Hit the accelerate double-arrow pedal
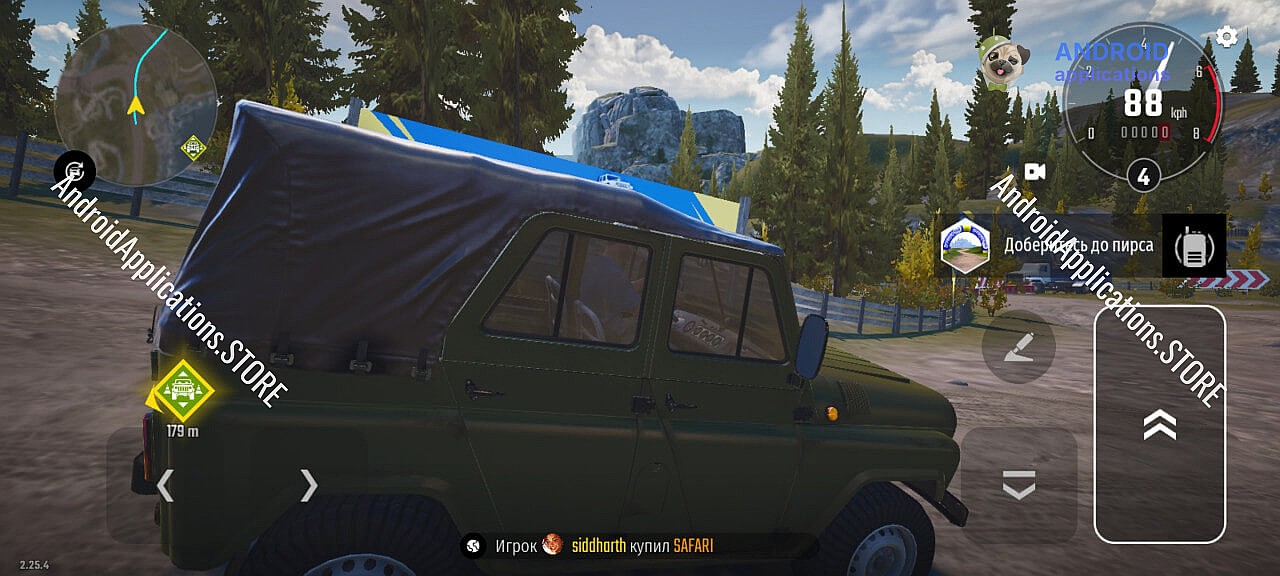The height and width of the screenshot is (576, 1280). (1159, 424)
